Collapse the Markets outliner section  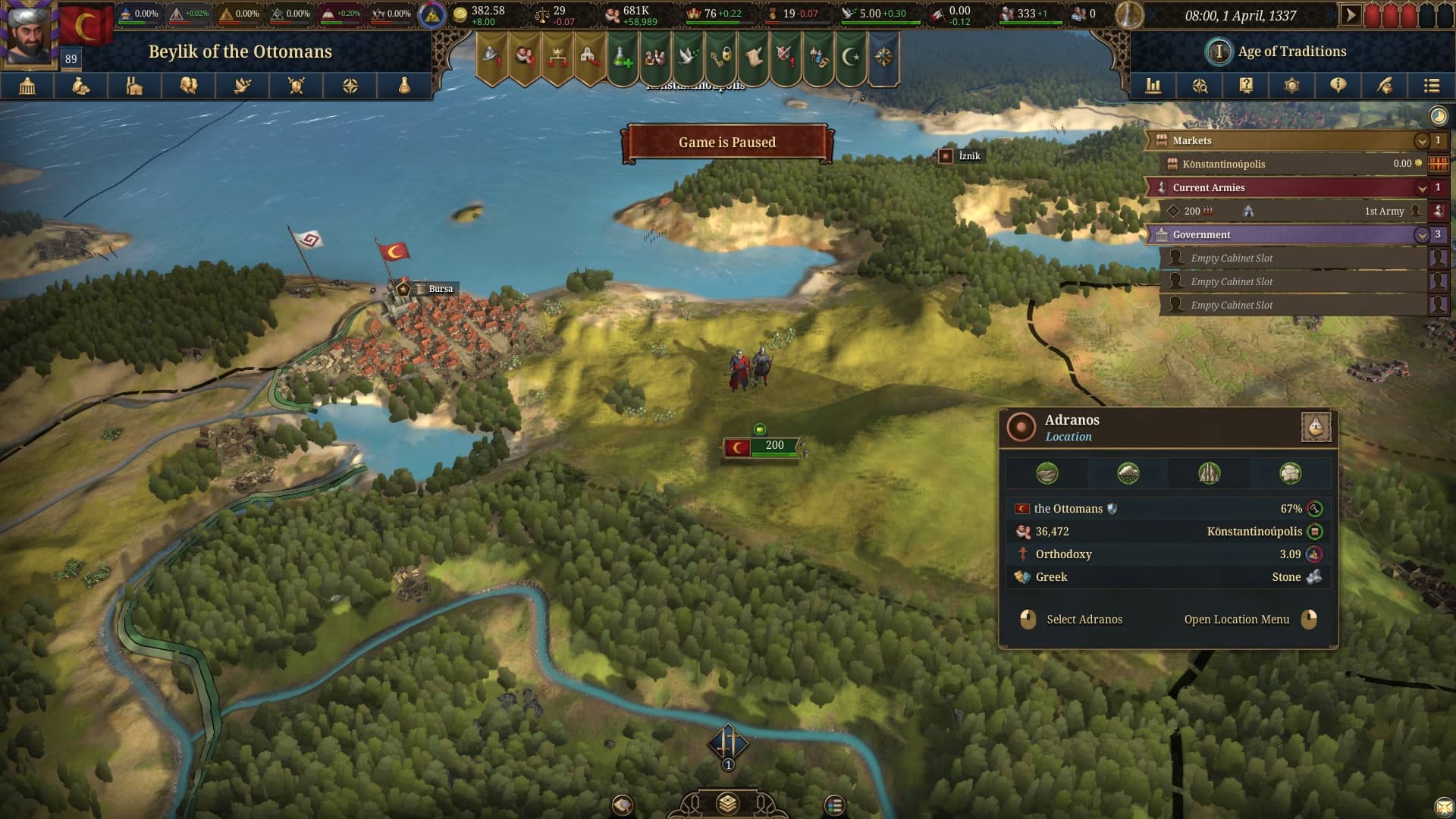click(1421, 141)
